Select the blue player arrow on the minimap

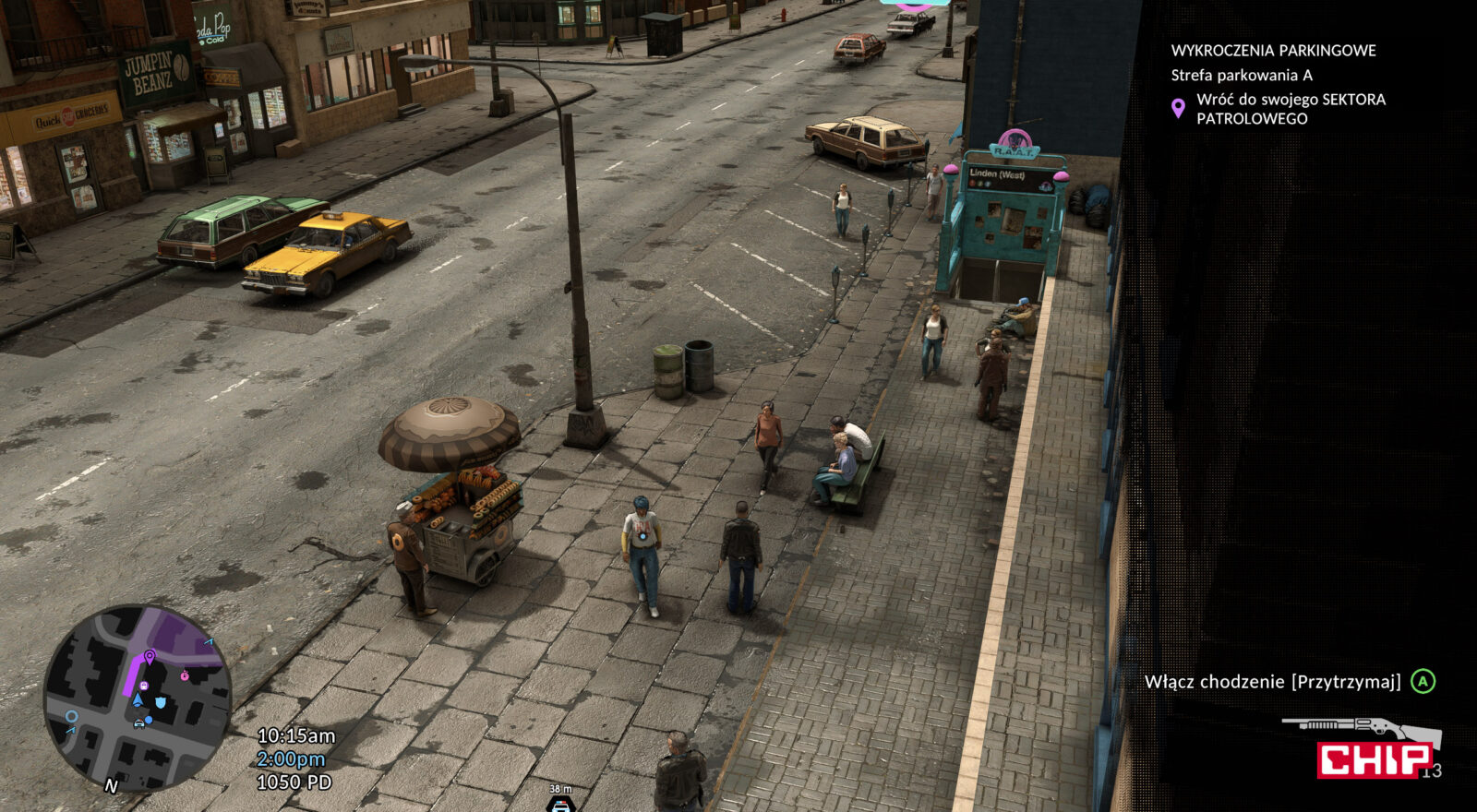(x=138, y=700)
